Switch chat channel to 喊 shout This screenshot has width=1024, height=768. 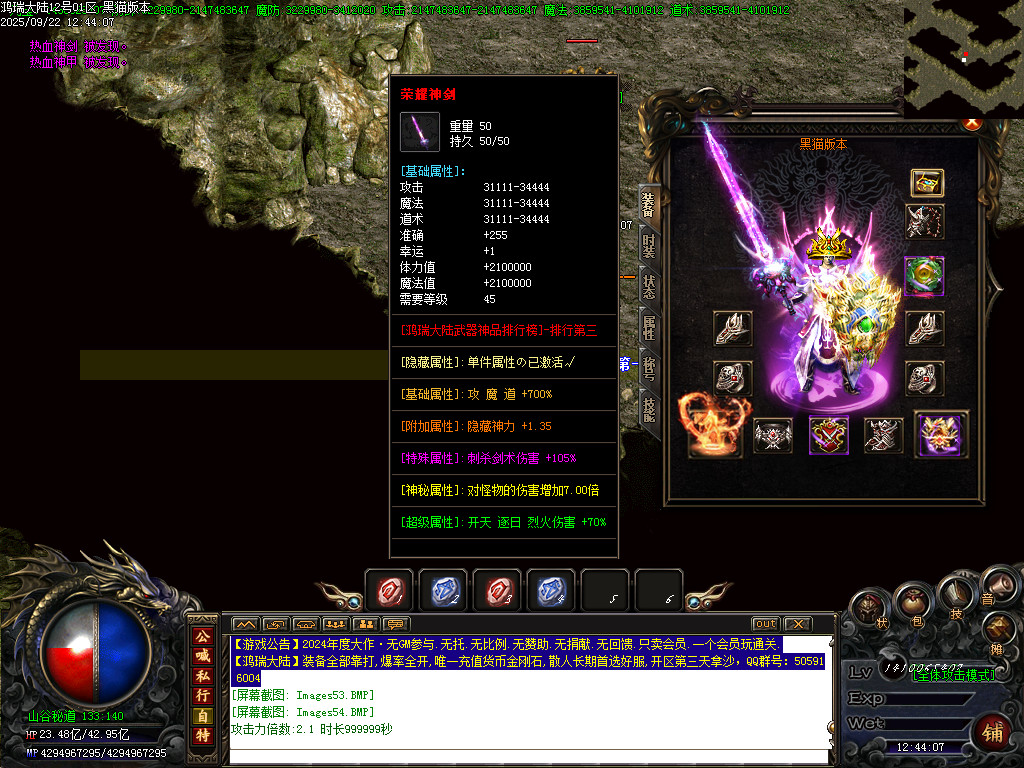(203, 655)
